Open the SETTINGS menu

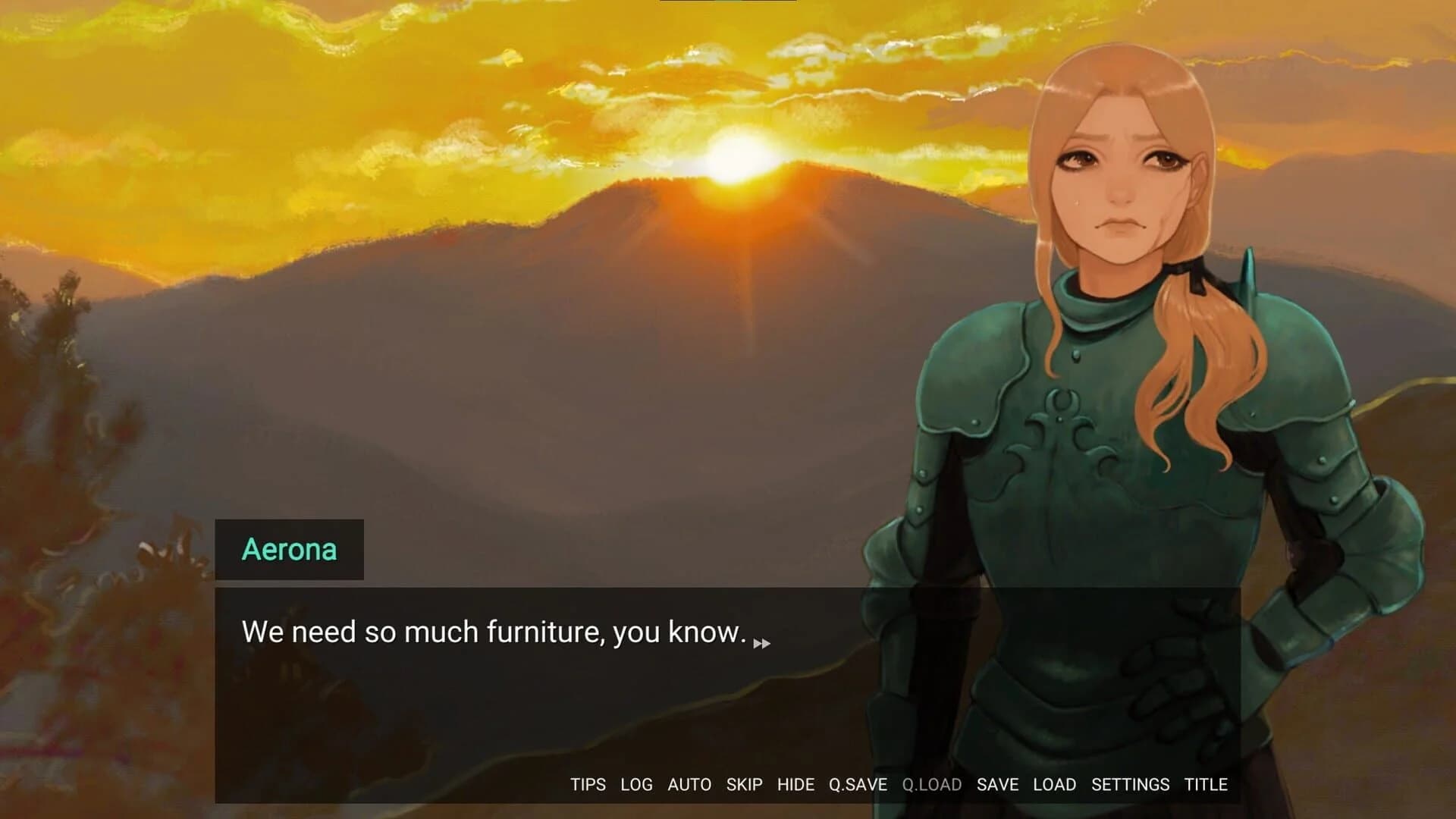pos(1129,785)
